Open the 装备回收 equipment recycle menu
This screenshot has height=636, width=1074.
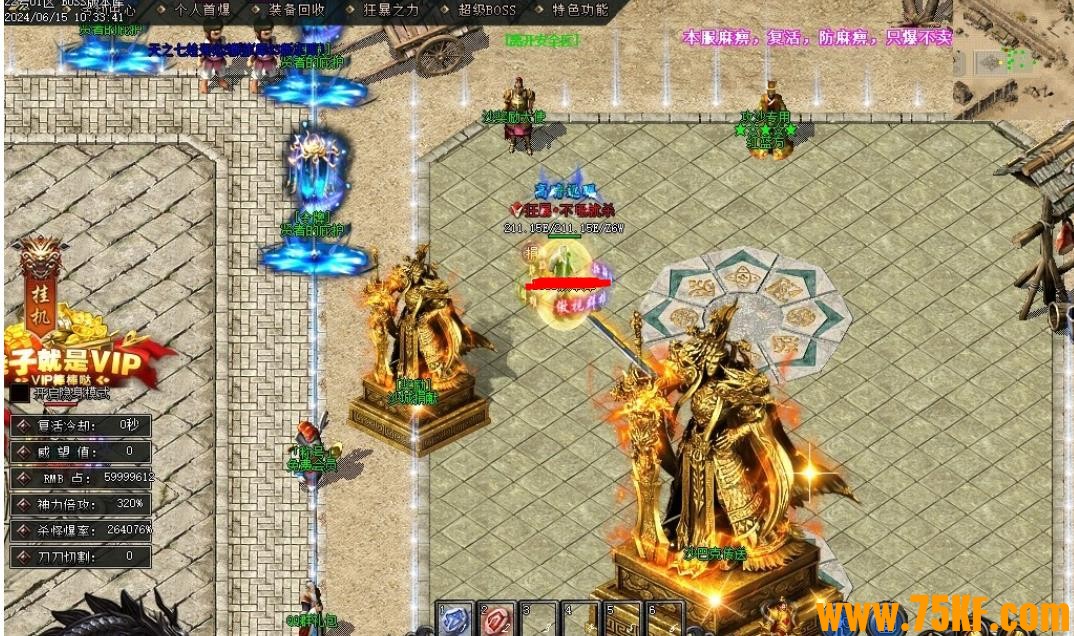[297, 10]
